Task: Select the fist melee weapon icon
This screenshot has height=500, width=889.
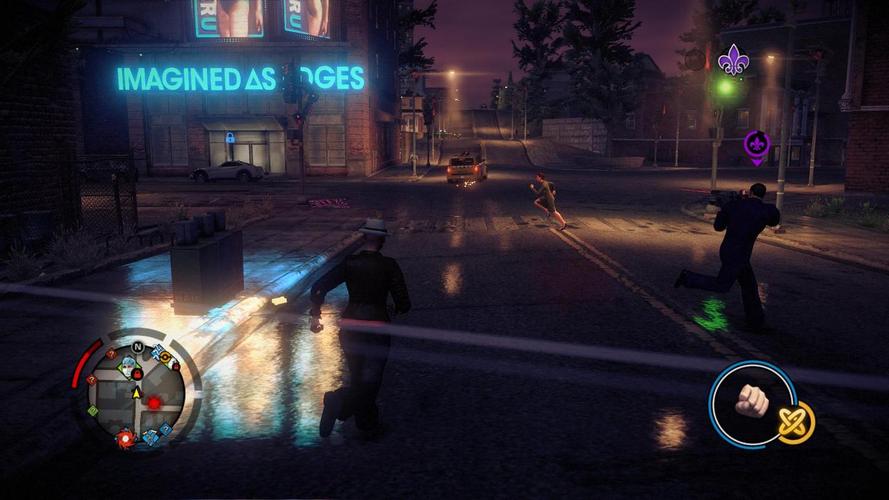Action: (x=752, y=402)
